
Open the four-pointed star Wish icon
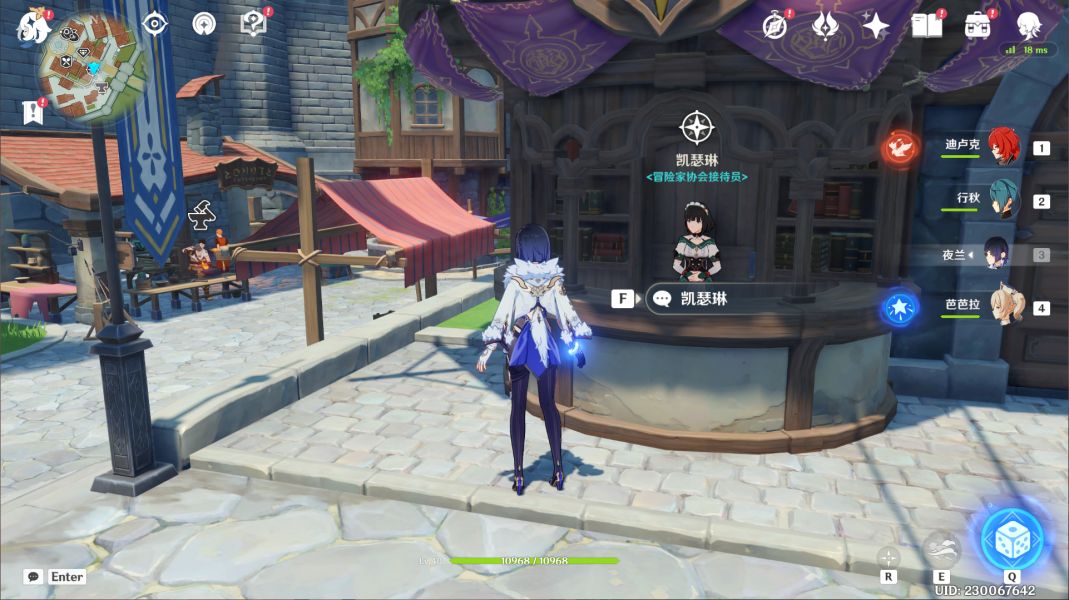(876, 26)
